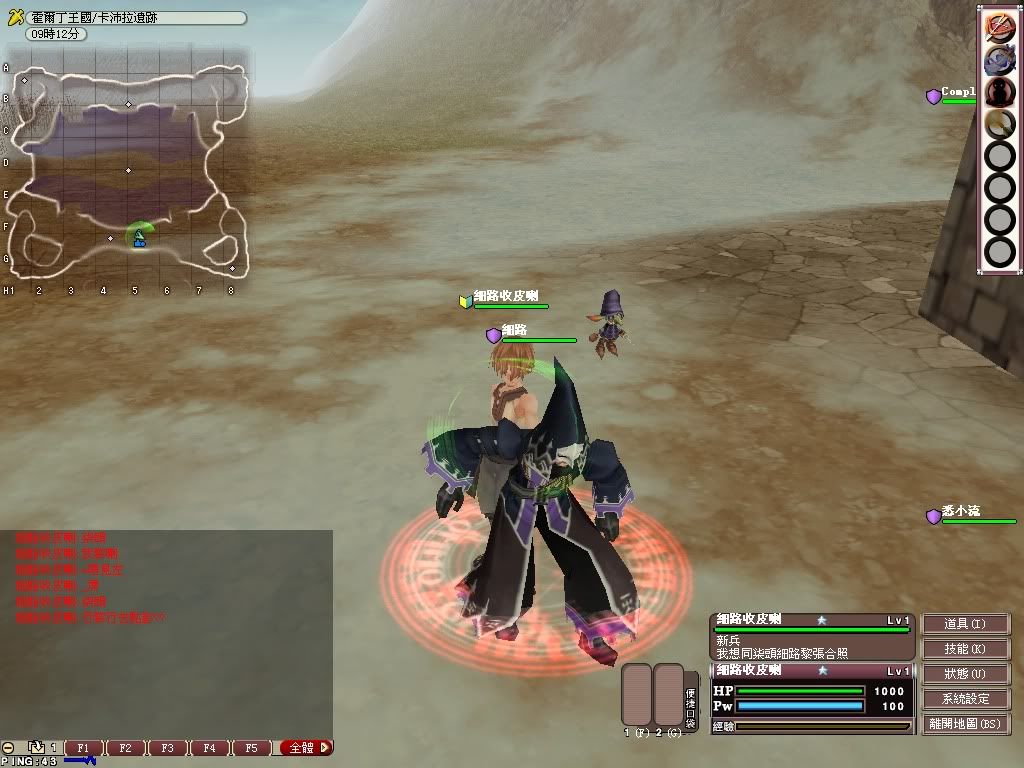Open the 狀態 (U) status window
Image resolution: width=1024 pixels, height=768 pixels.
pyautogui.click(x=965, y=674)
